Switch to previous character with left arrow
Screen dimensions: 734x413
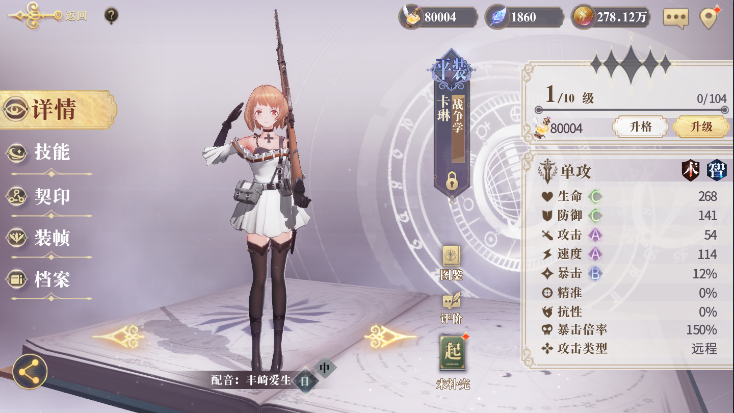tap(121, 336)
